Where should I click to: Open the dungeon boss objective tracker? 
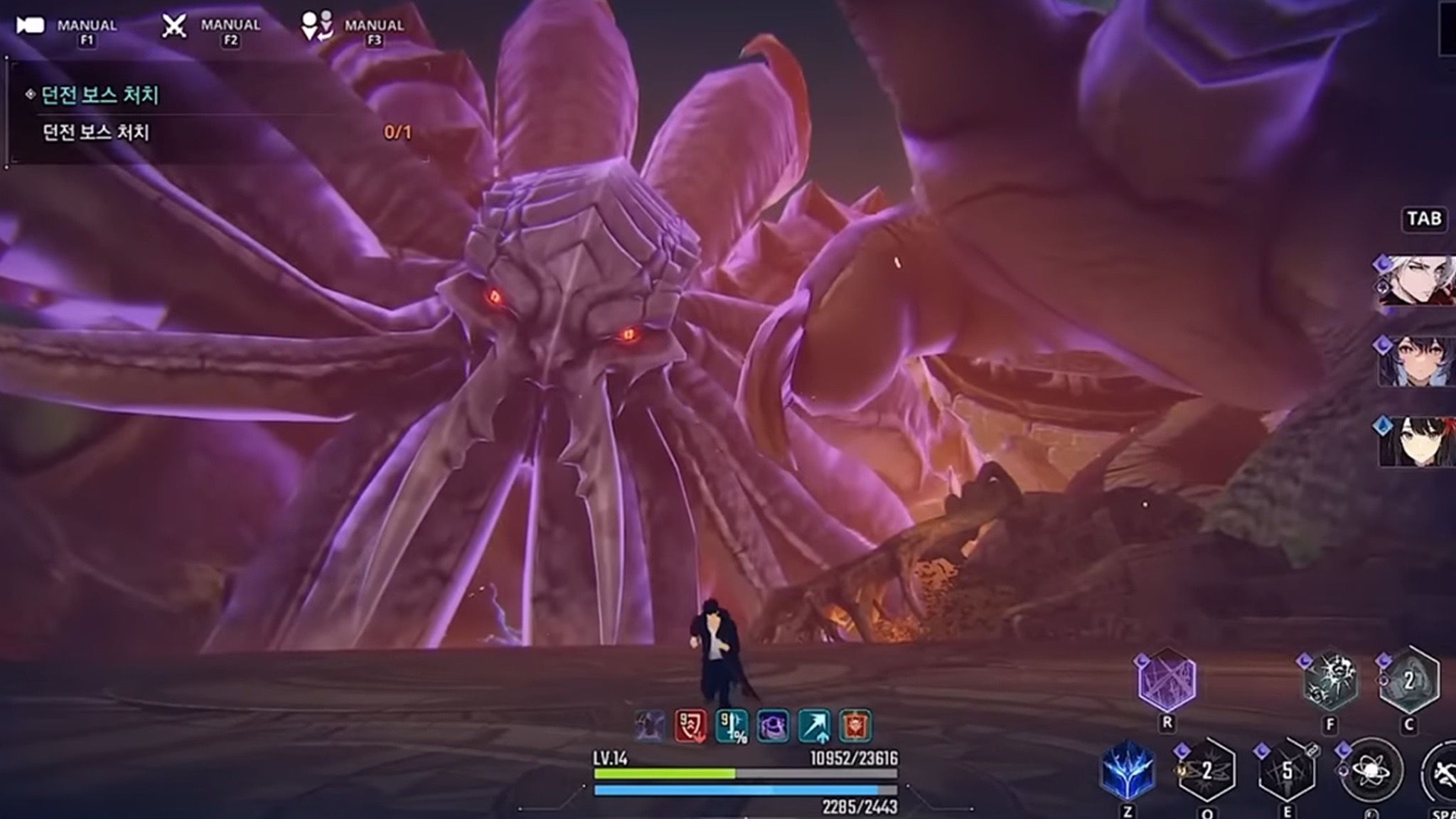coord(100,95)
